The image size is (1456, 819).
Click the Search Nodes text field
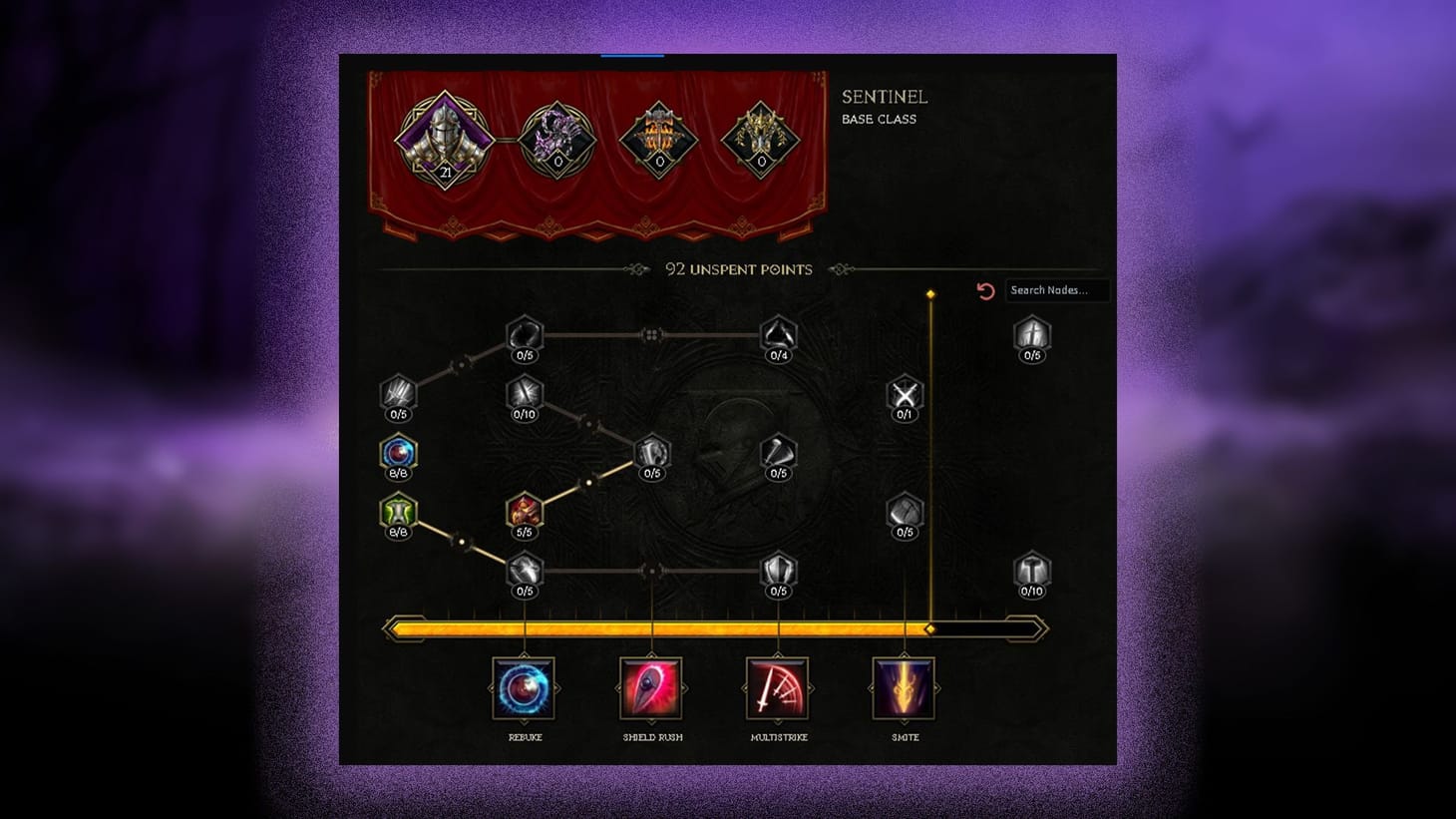(x=1057, y=290)
